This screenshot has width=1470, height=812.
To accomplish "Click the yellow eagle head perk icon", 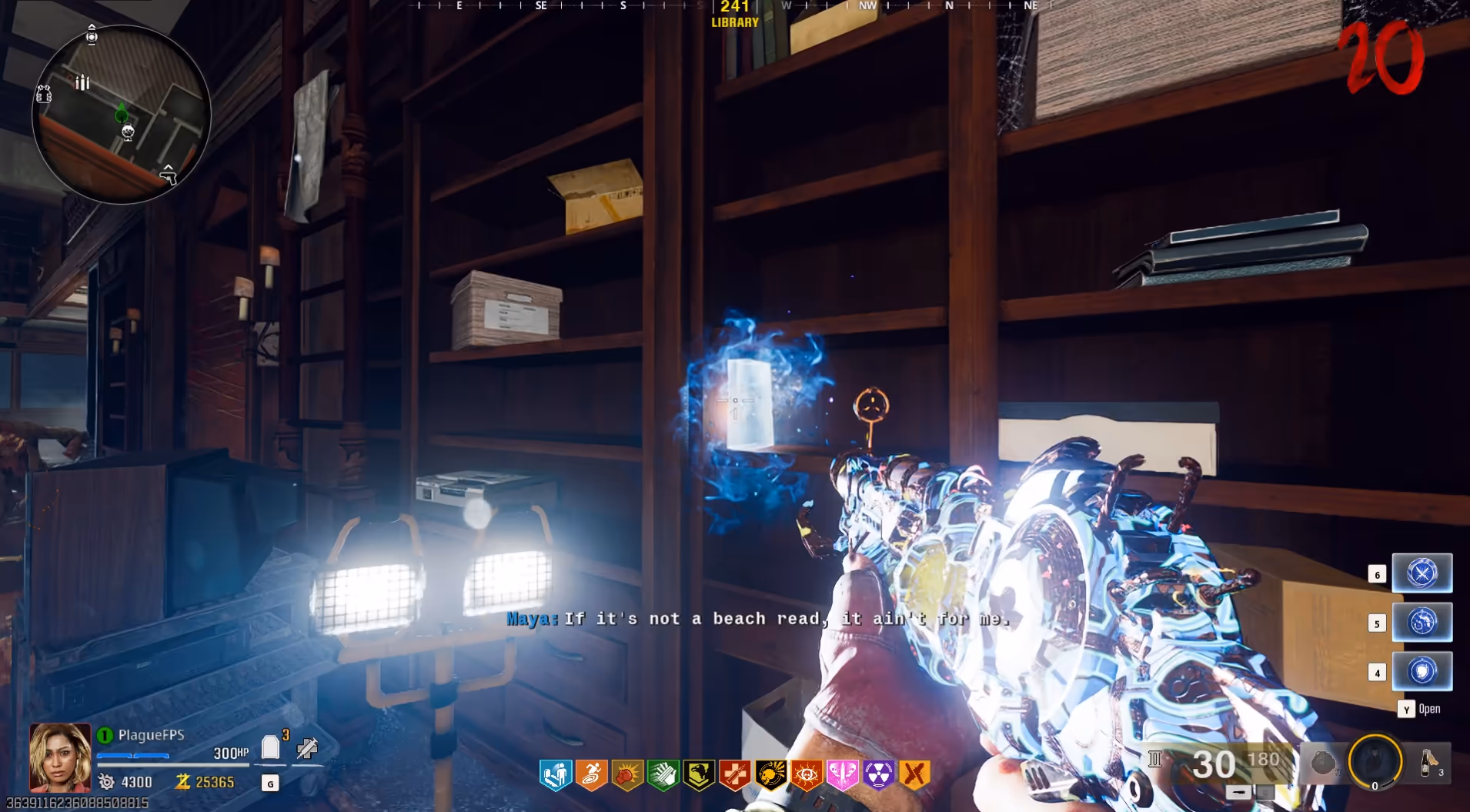I will (699, 775).
